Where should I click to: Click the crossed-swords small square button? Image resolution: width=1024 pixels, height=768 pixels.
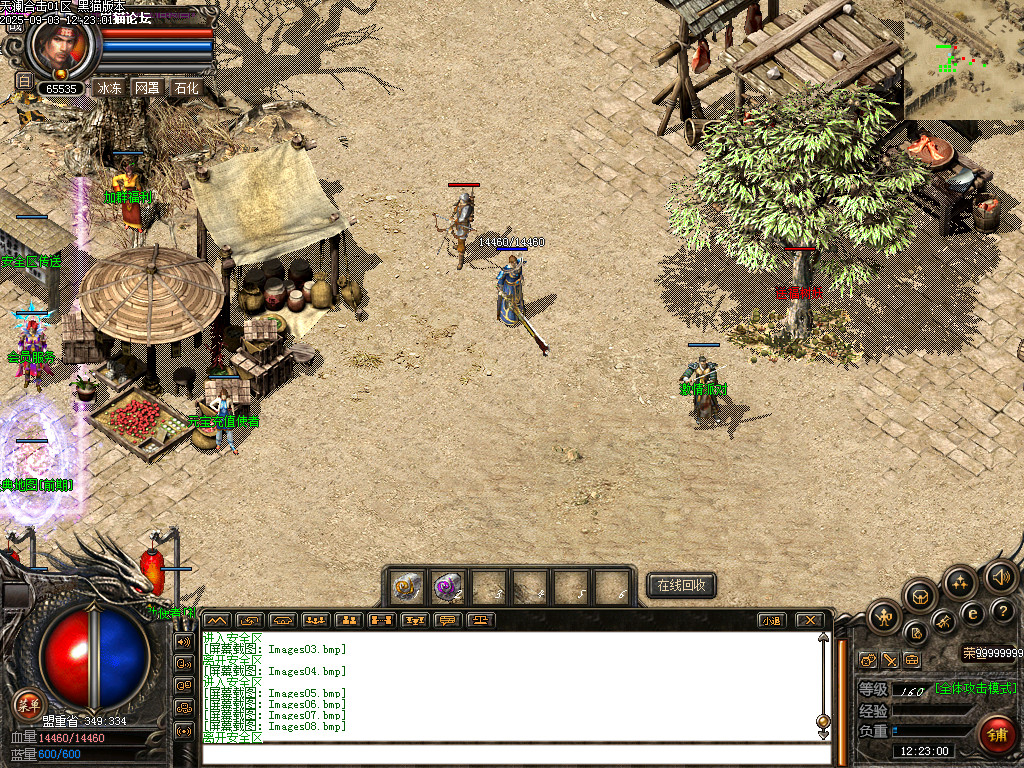click(x=888, y=660)
